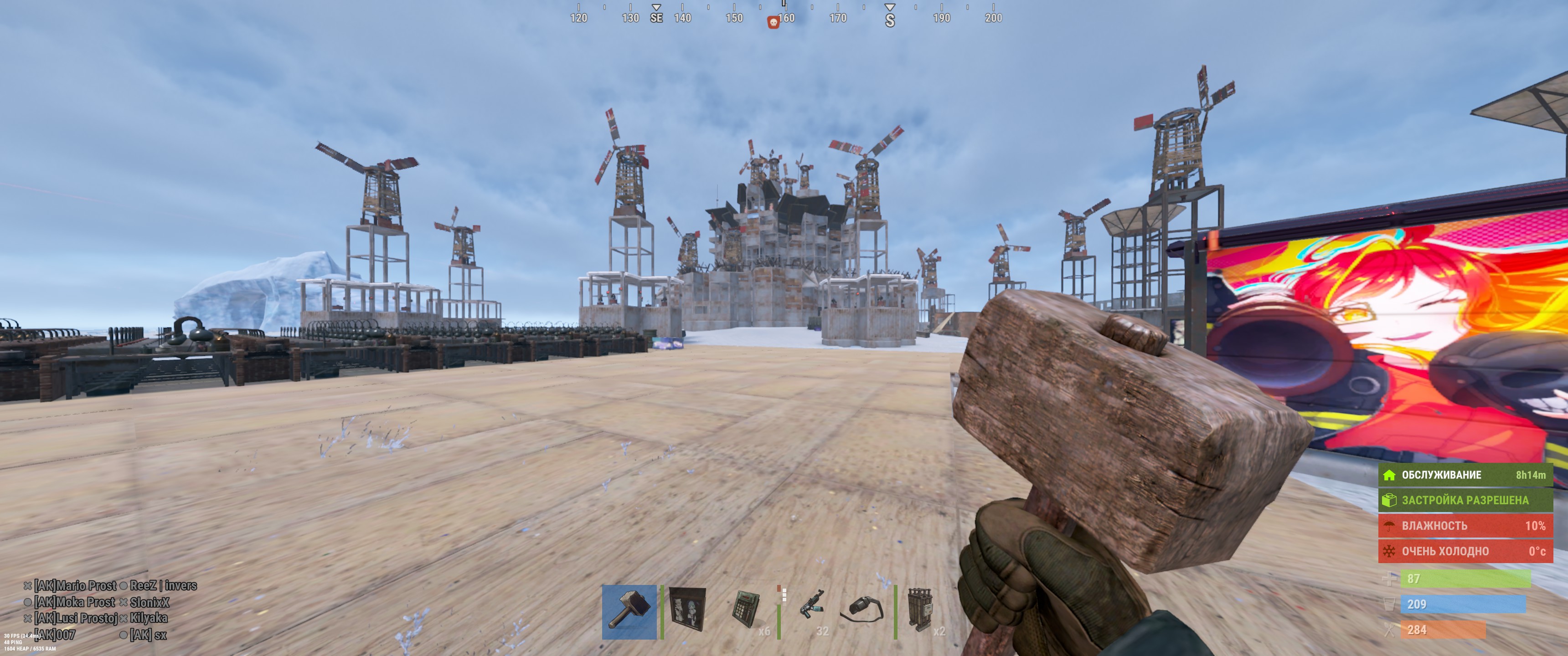Image resolution: width=1568 pixels, height=656 pixels.
Task: Select the hammer hotbar slot
Action: 629,611
